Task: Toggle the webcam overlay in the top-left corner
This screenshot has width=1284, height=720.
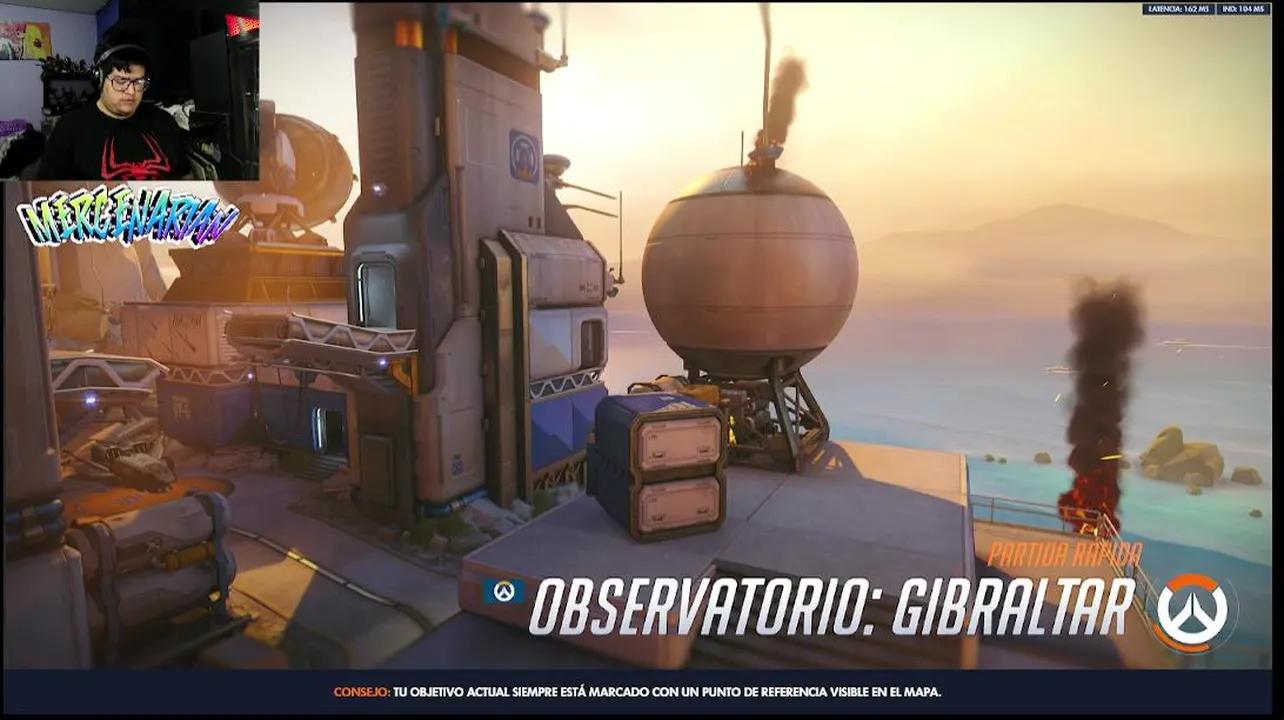Action: pos(130,90)
